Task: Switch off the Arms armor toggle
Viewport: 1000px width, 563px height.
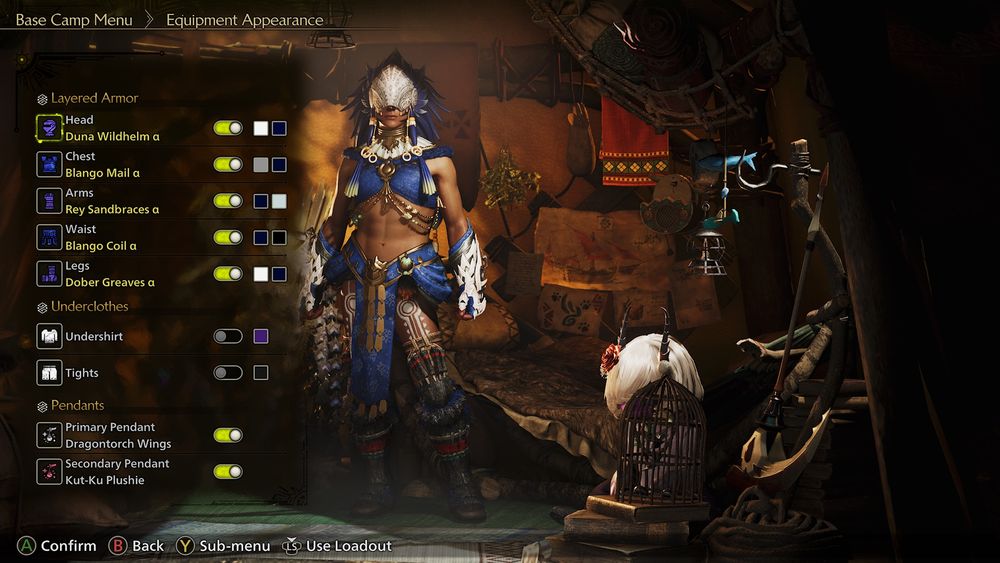Action: (228, 201)
